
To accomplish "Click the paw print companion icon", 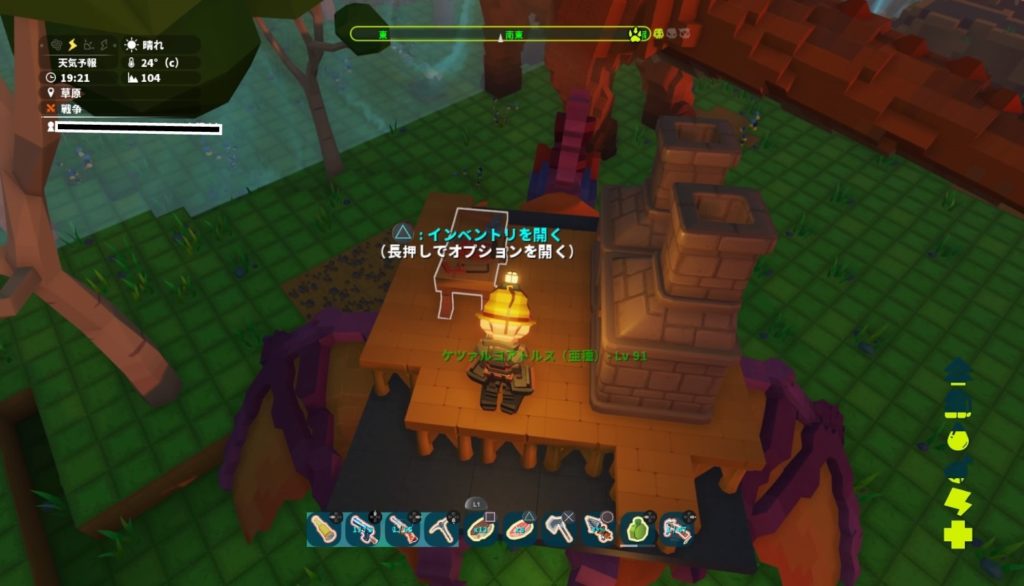I will [x=637, y=34].
